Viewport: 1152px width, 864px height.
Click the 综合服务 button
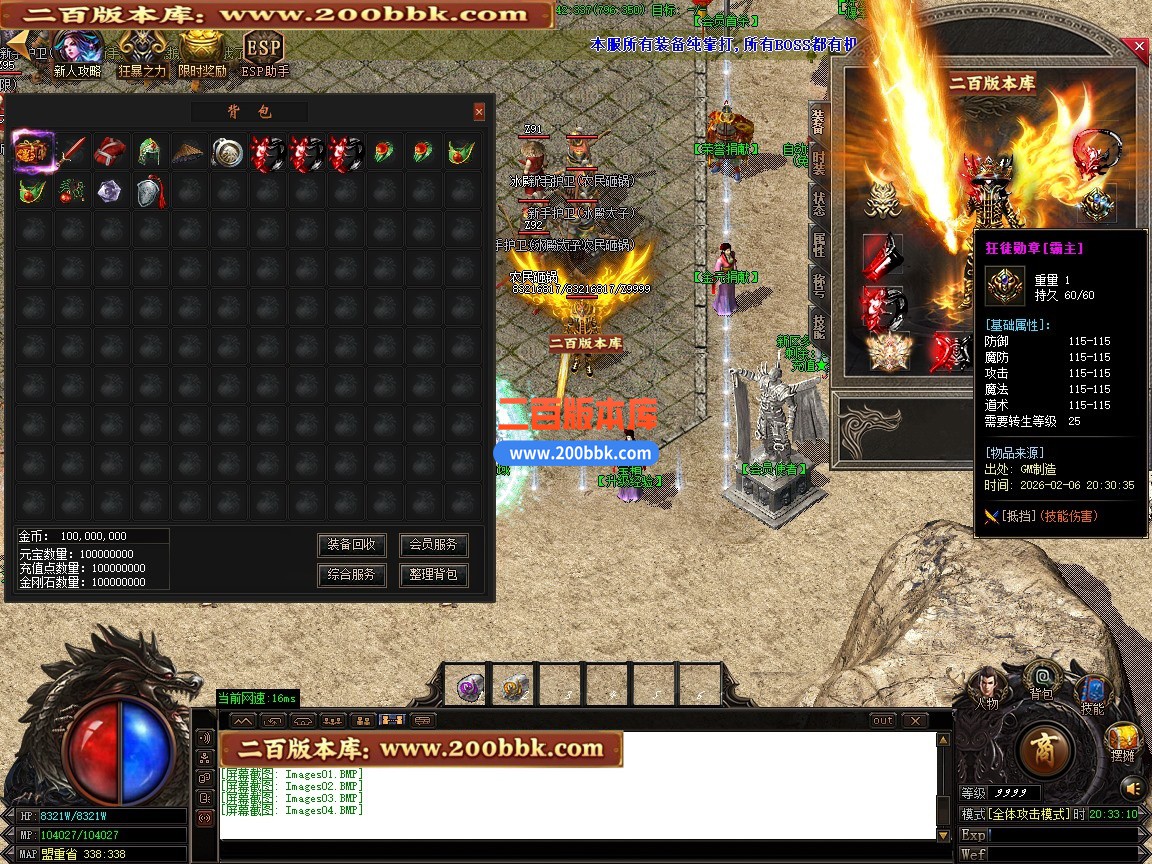pos(352,575)
